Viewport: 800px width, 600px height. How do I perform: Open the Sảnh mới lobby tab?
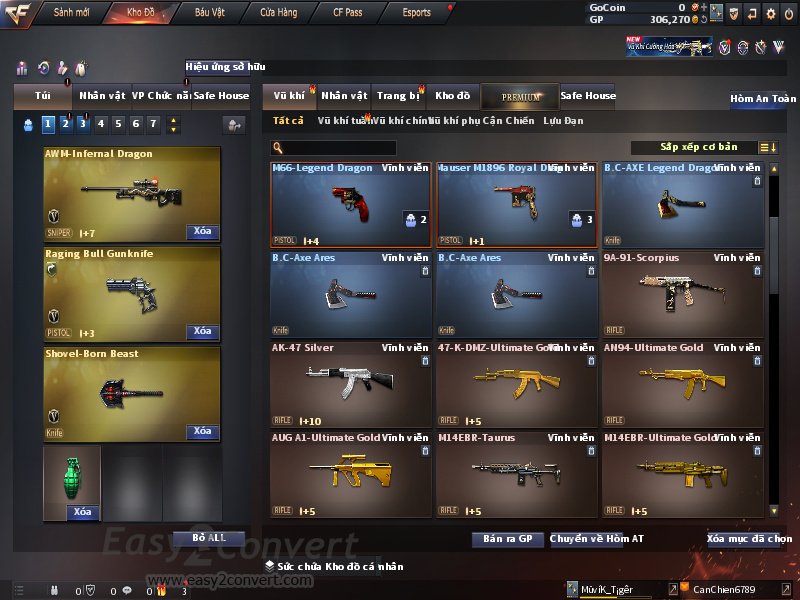pyautogui.click(x=72, y=13)
